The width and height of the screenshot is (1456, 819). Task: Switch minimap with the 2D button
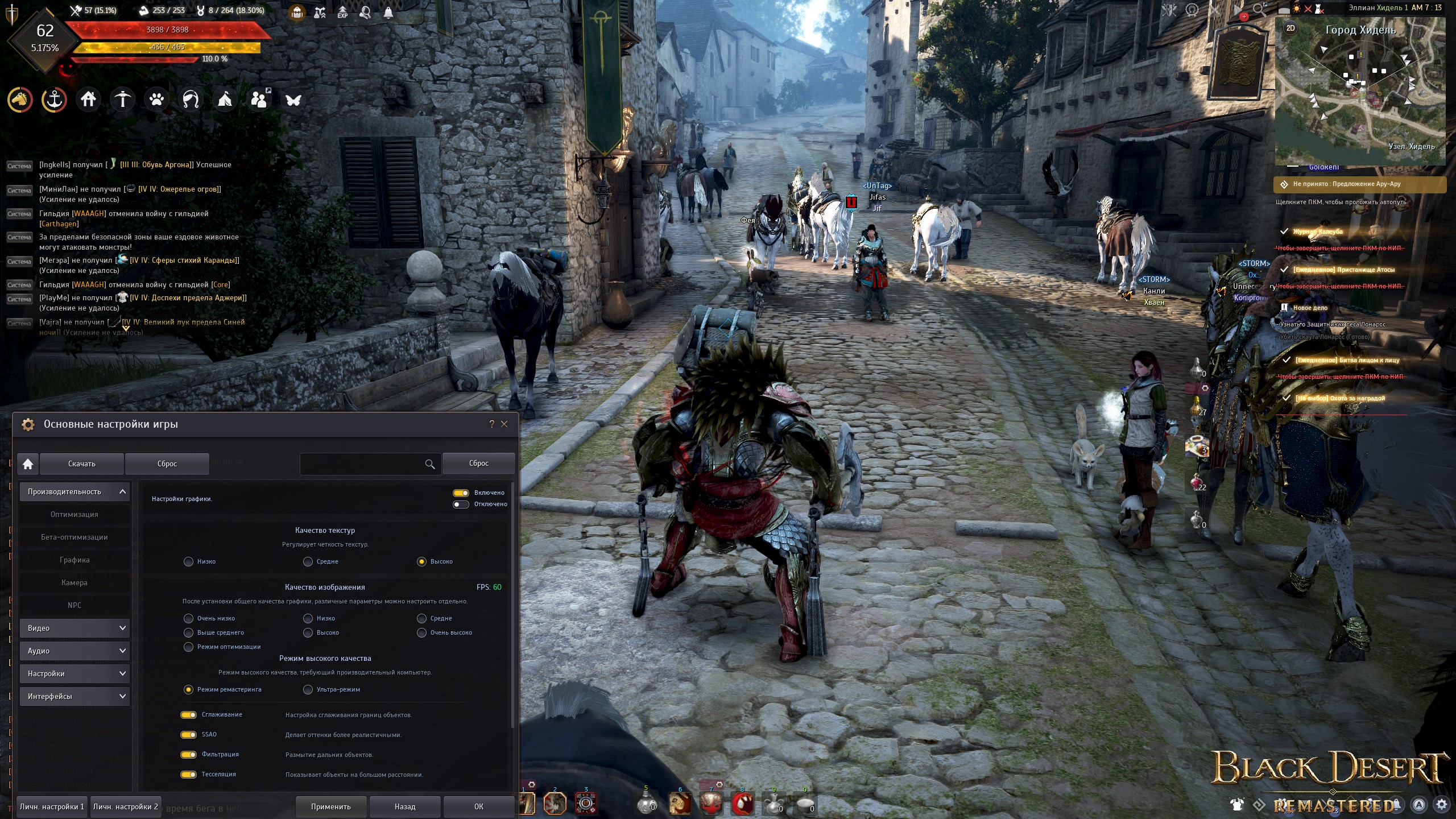(1290, 28)
